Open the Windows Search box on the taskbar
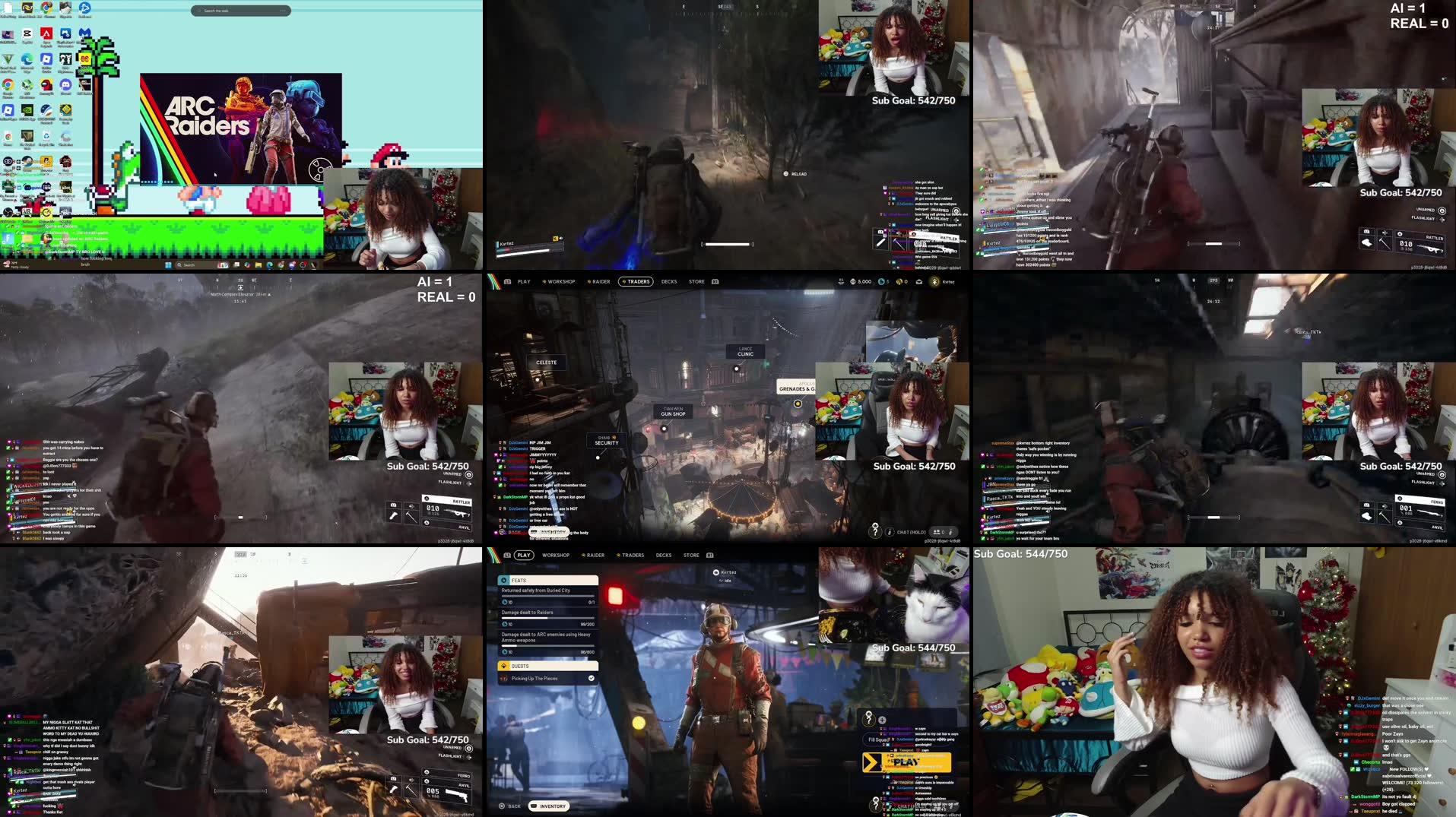This screenshot has height=817, width=1456. coord(188,264)
